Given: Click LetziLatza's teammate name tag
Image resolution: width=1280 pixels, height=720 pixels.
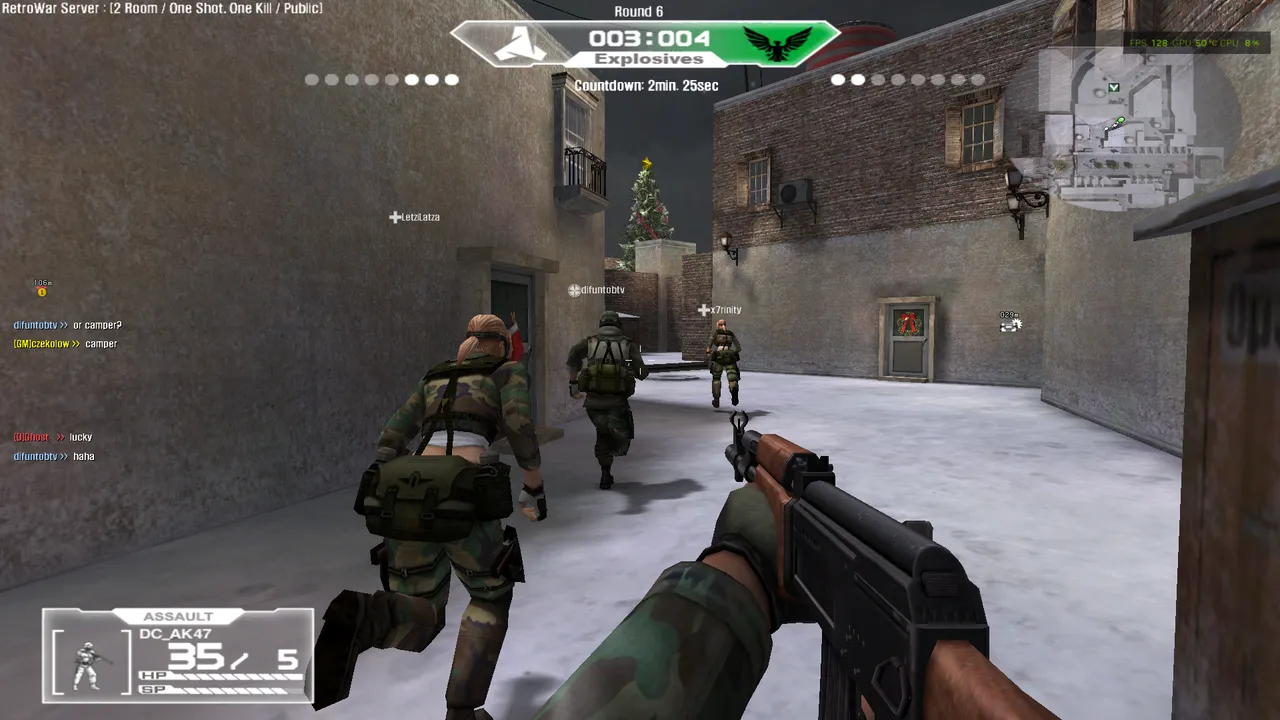Looking at the screenshot, I should click(415, 217).
